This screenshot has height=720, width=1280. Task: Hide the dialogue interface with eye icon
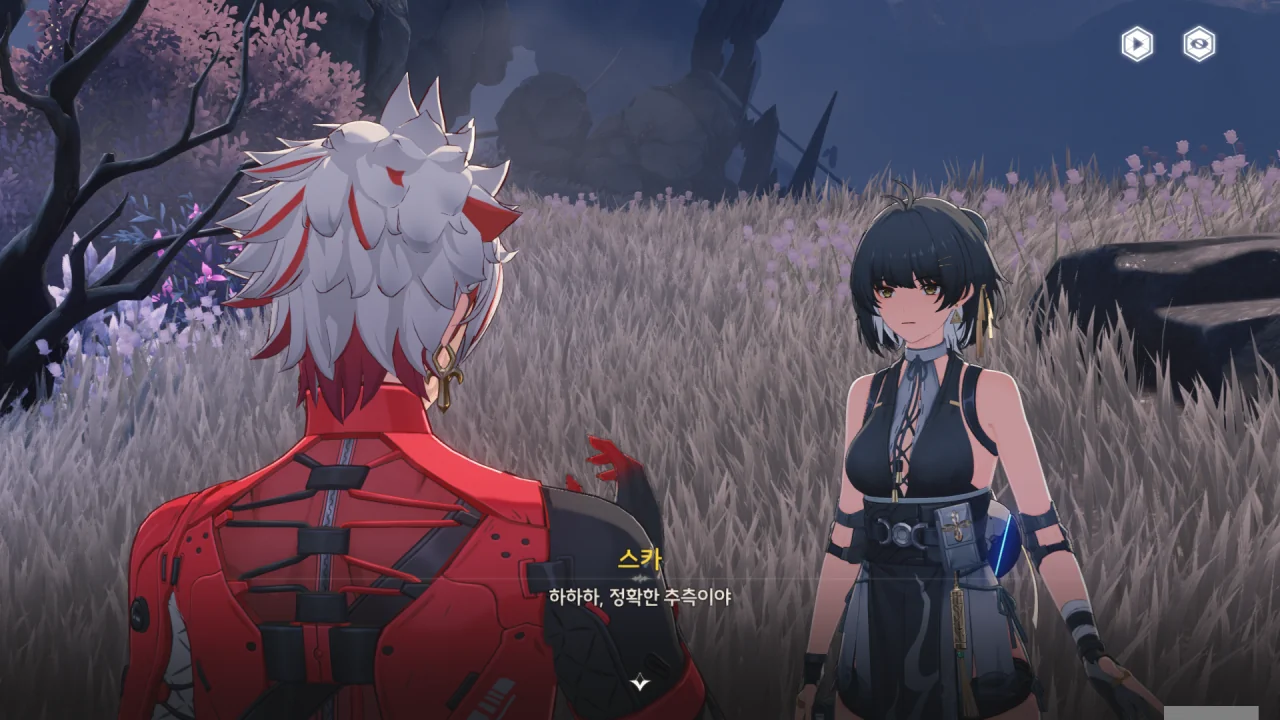tap(1199, 44)
